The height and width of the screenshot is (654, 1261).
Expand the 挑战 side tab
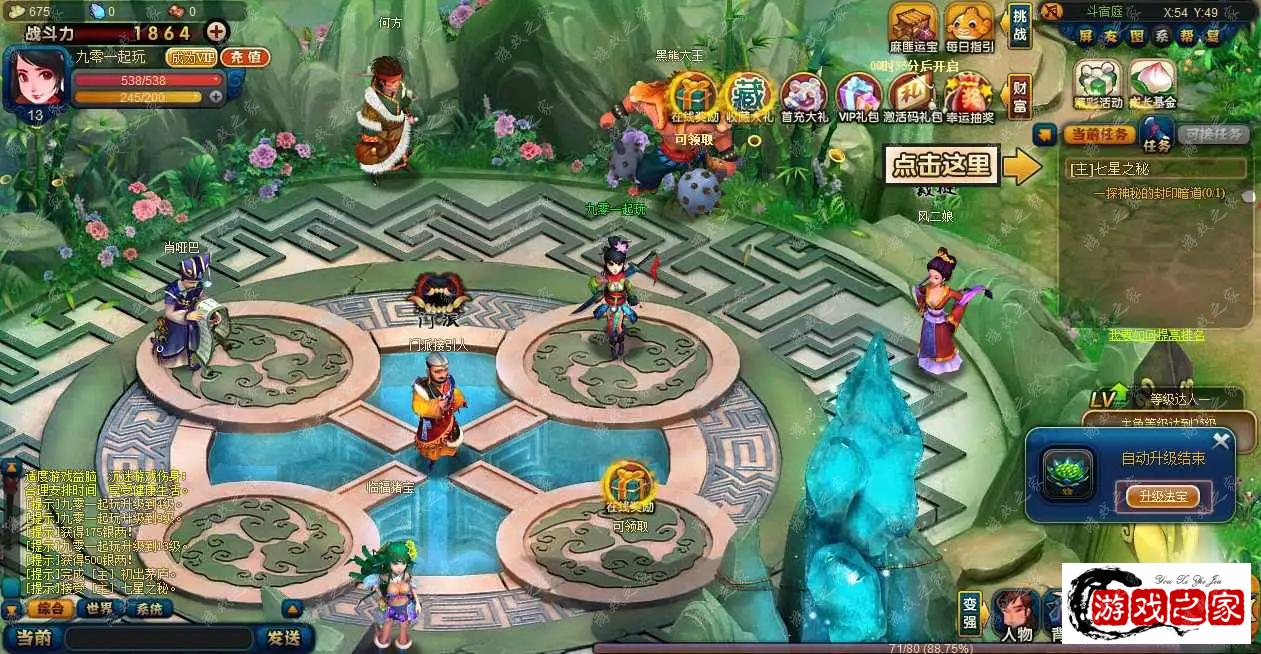click(1019, 27)
